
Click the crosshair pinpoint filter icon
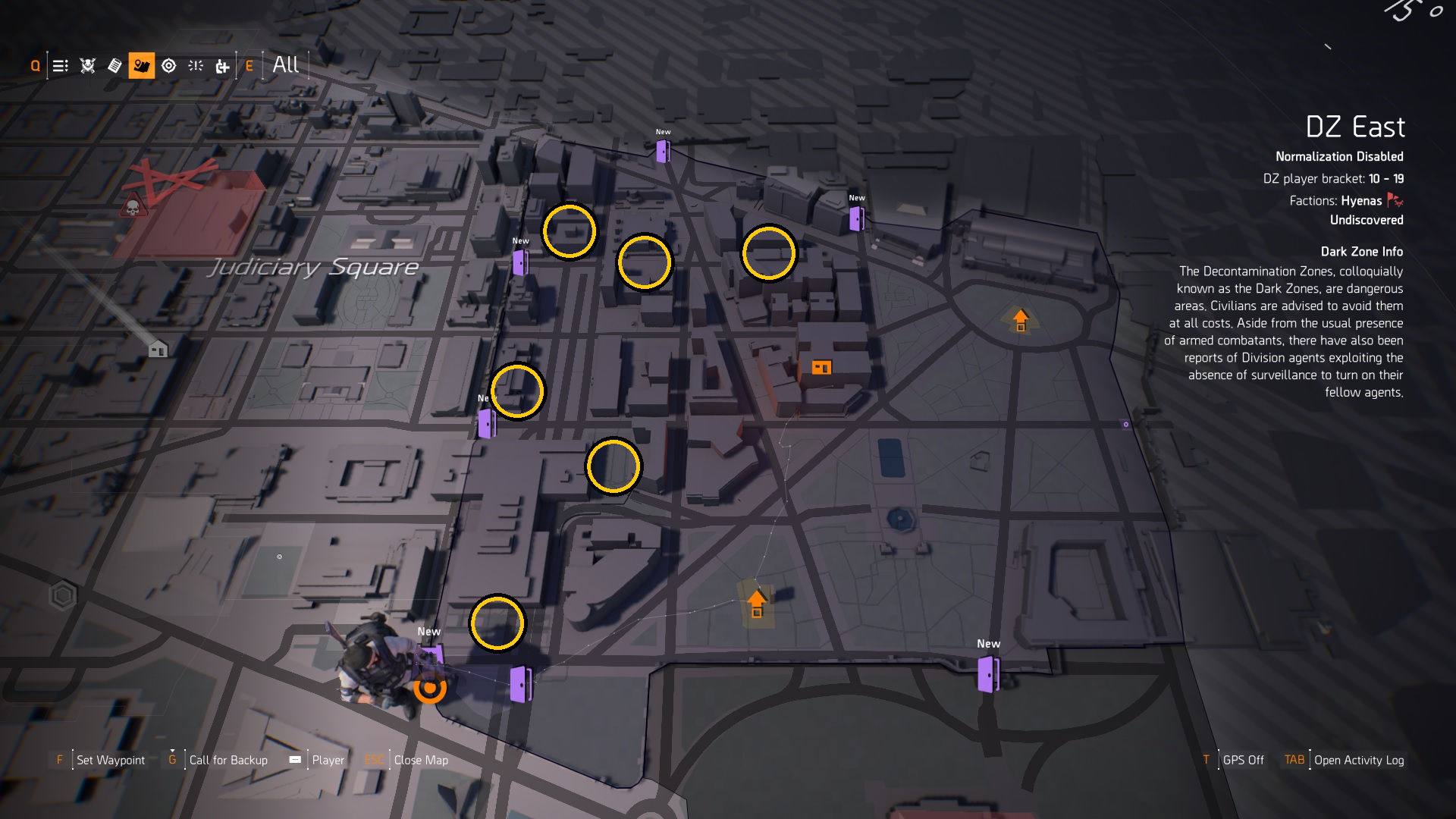[196, 66]
